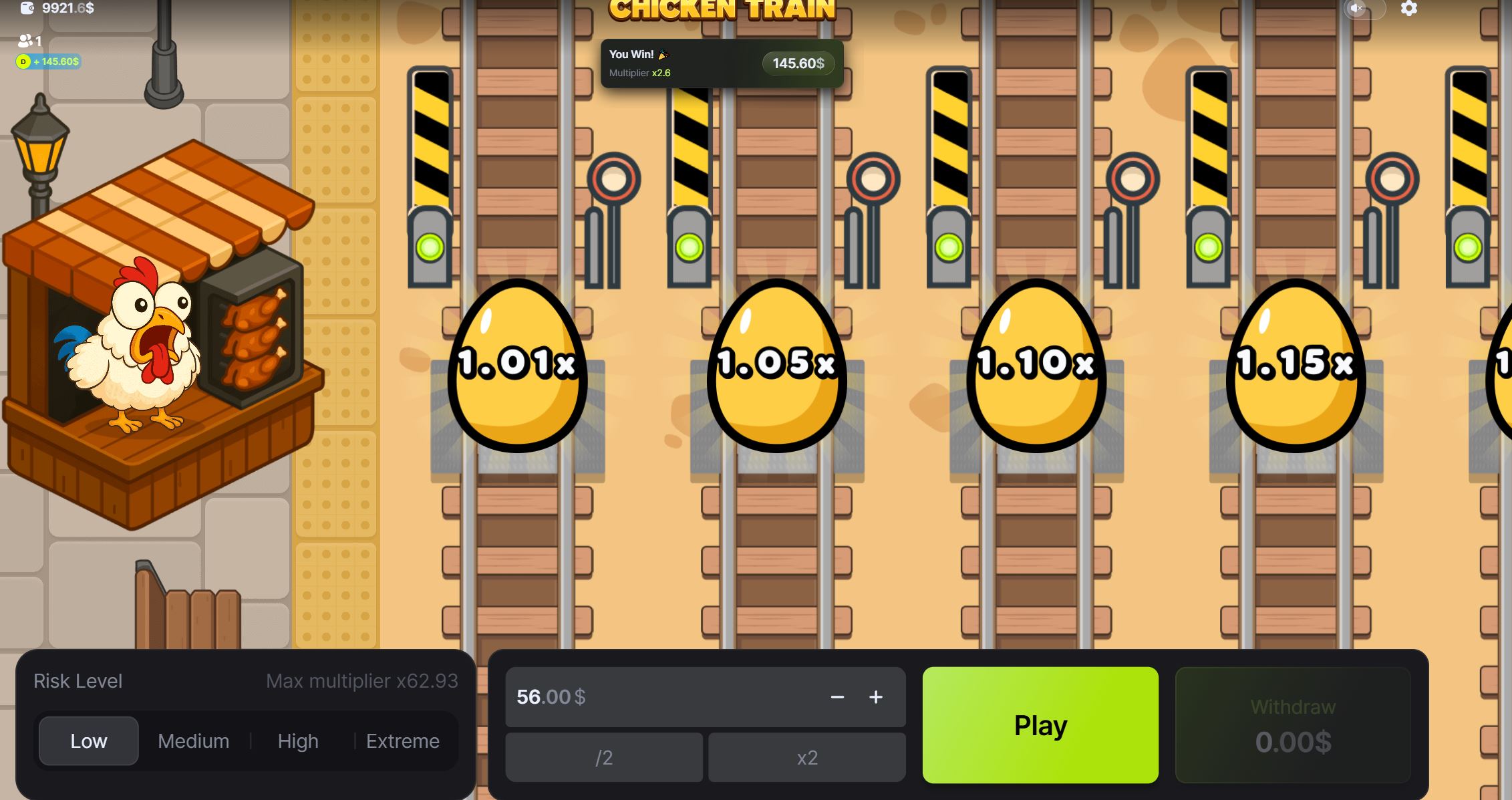Image resolution: width=1512 pixels, height=800 pixels.
Task: Dismiss the You Win notification
Action: [x=722, y=63]
